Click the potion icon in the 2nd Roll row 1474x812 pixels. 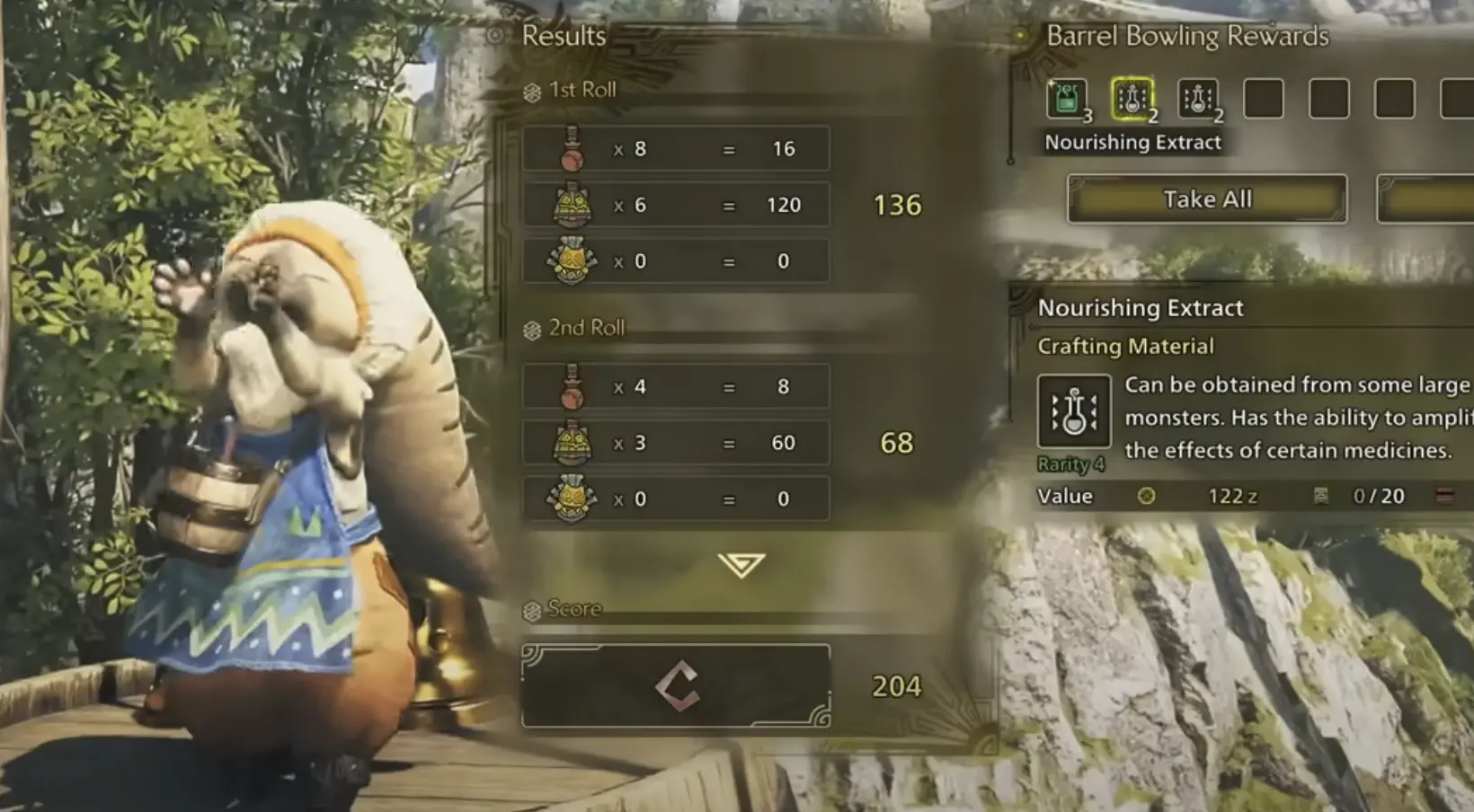pyautogui.click(x=573, y=386)
